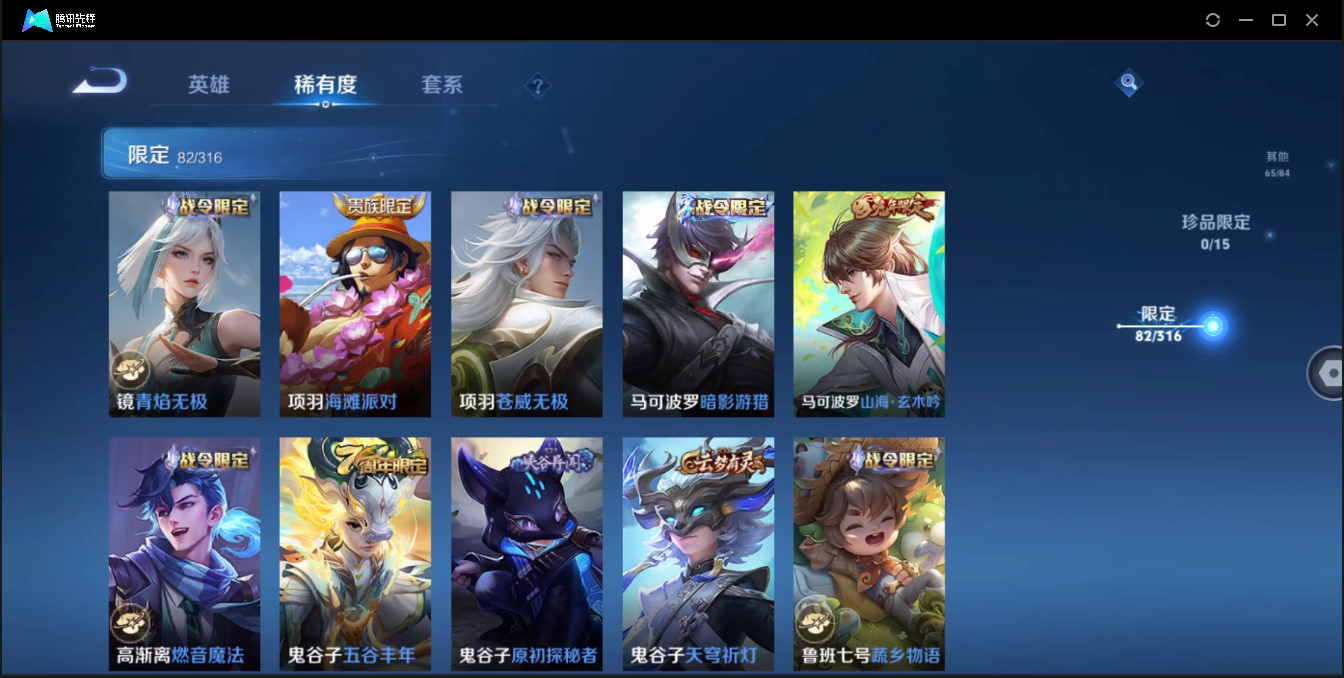The height and width of the screenshot is (678, 1344).
Task: Go back with the return arrow
Action: [100, 81]
